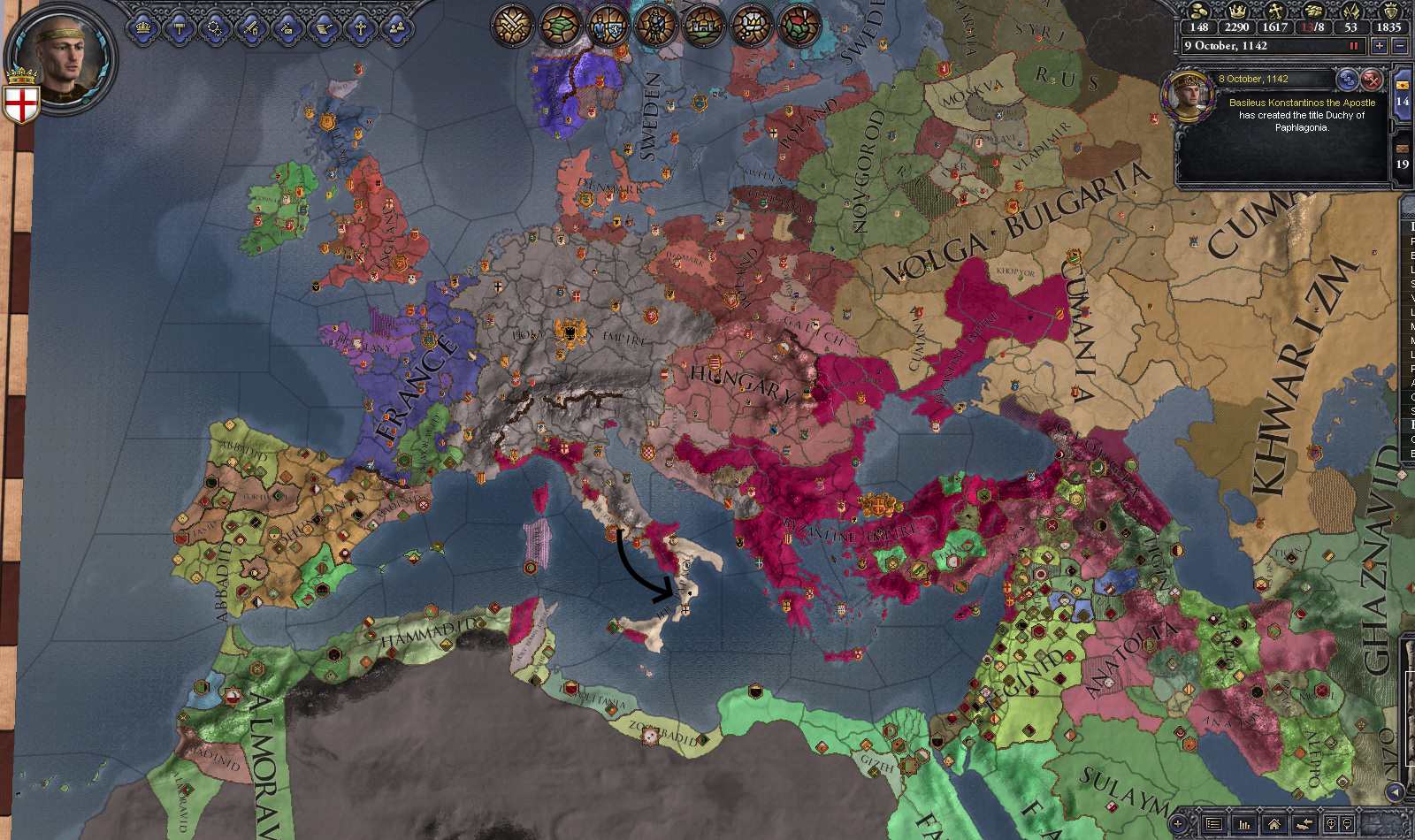Open the bar chart ledger button
Screen dimensions: 1415x840
pyautogui.click(x=1244, y=824)
